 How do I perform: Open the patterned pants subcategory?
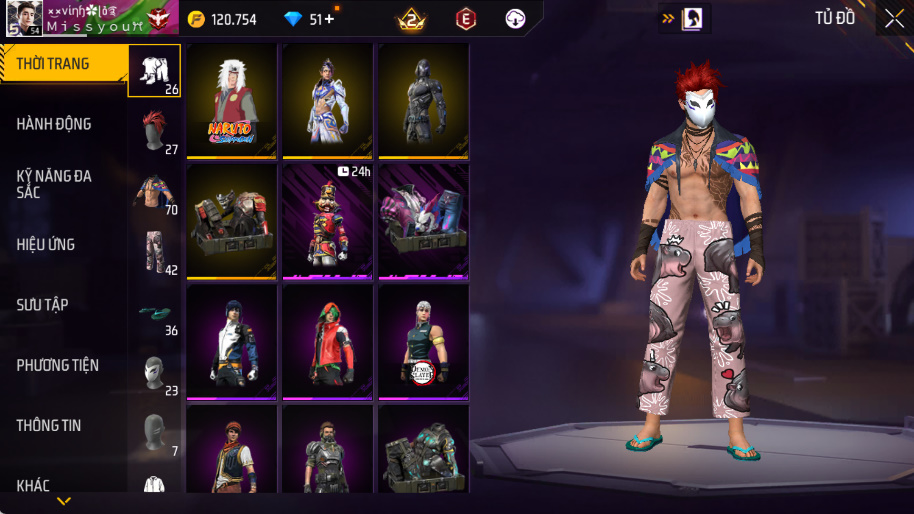154,252
